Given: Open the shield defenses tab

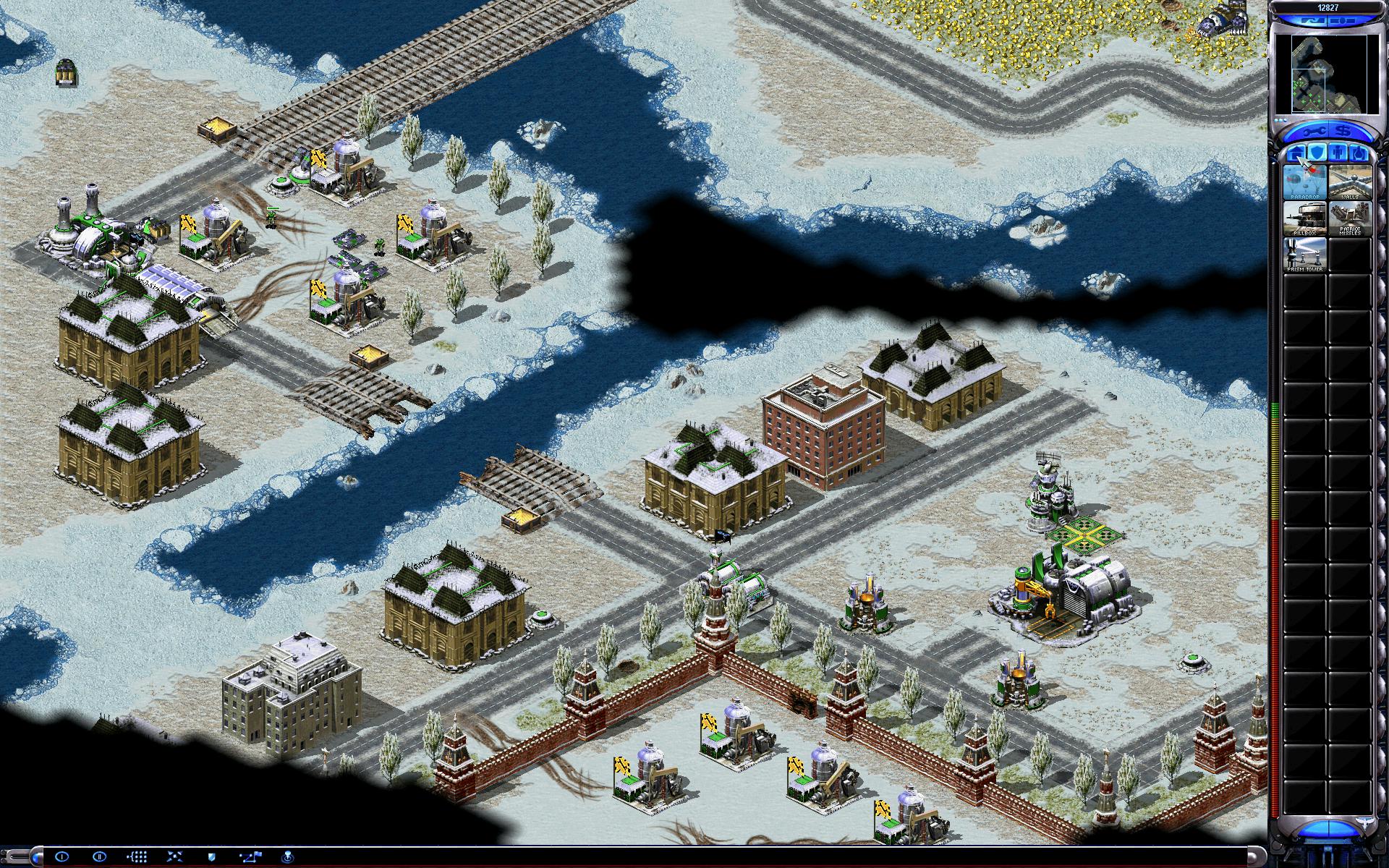Looking at the screenshot, I should (1316, 153).
